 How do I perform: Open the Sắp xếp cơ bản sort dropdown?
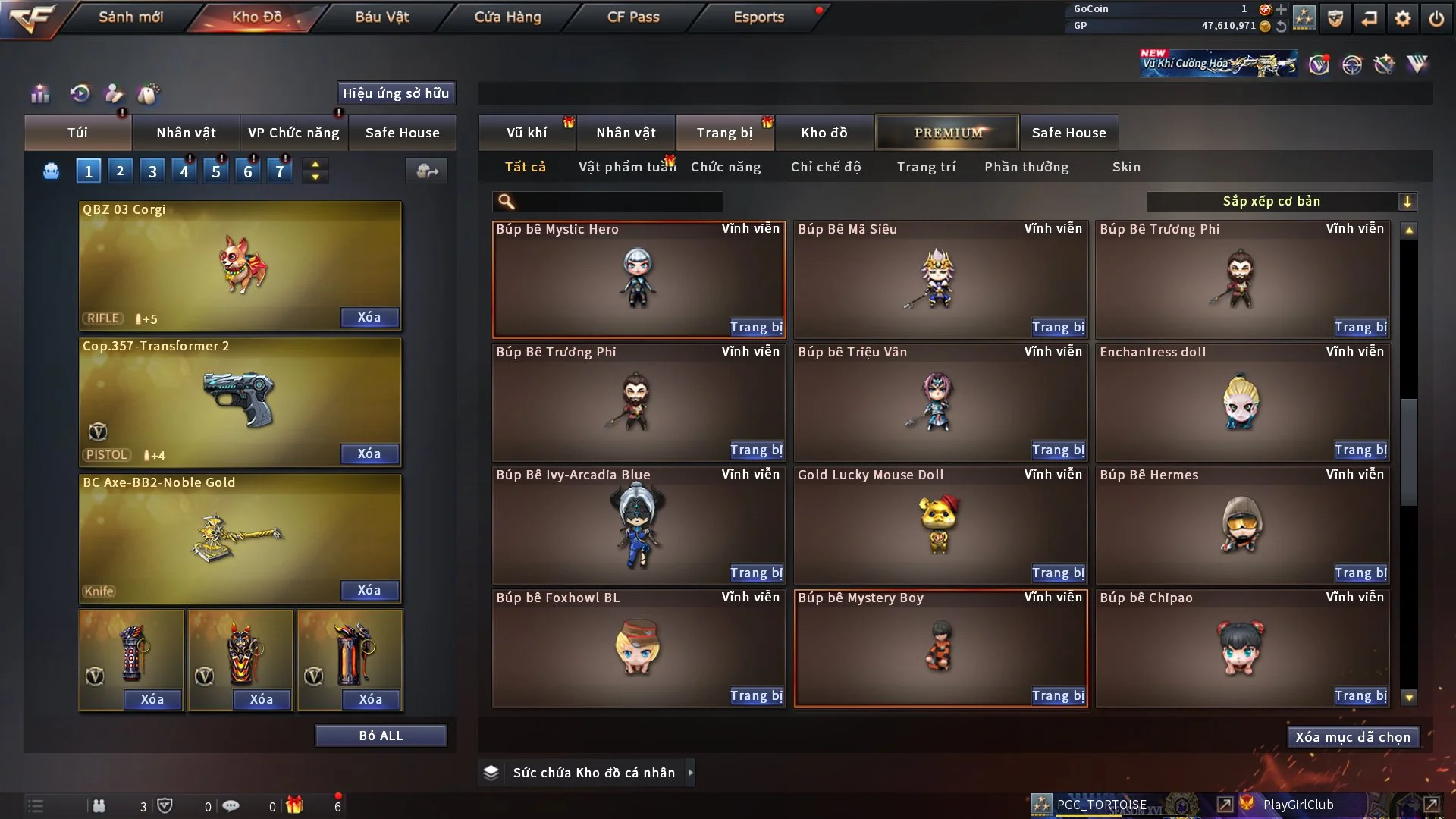[x=1281, y=201]
